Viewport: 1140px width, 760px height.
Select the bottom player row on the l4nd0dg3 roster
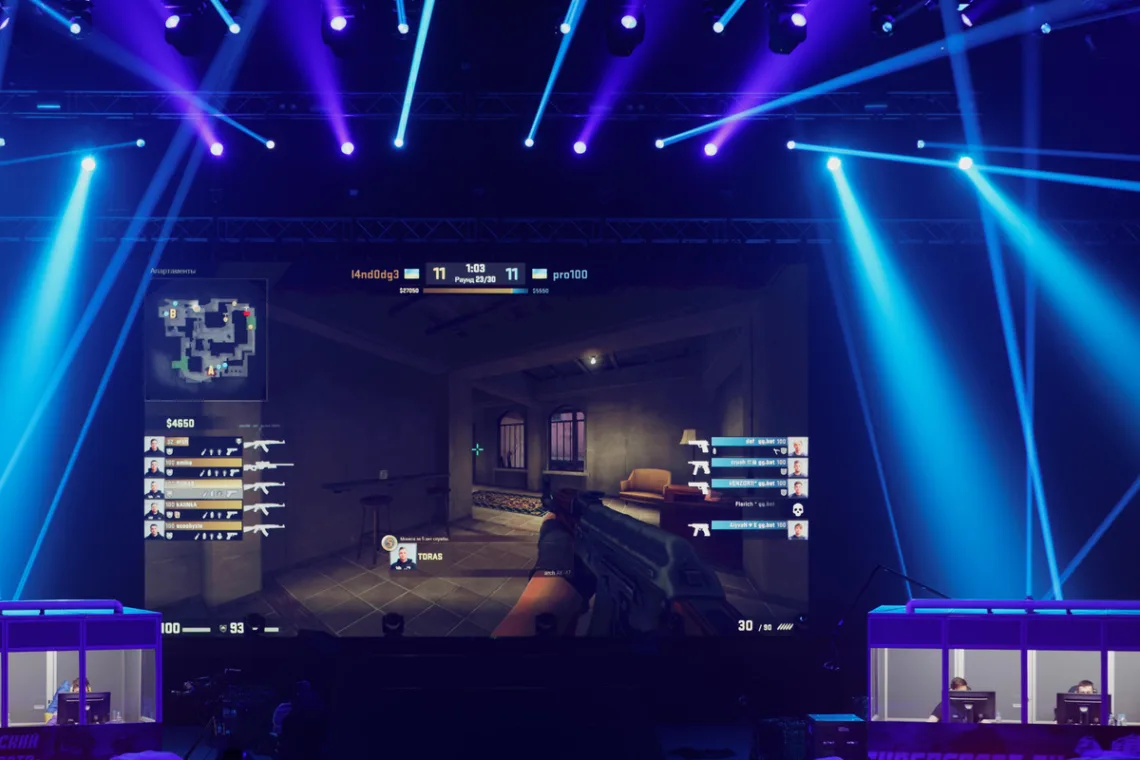click(193, 530)
